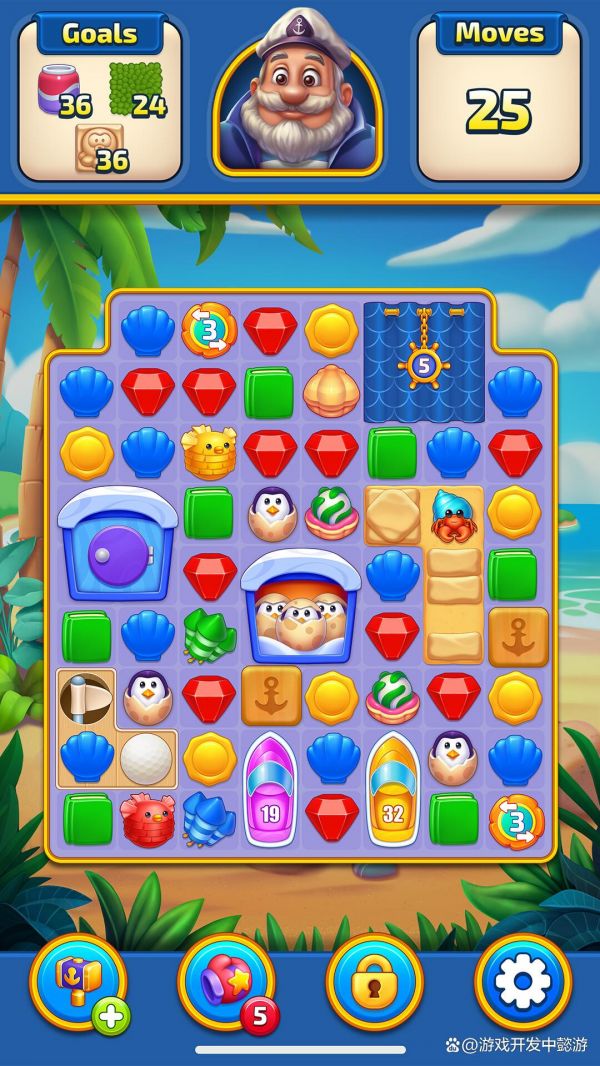
Task: Select the hermit crab tile
Action: click(x=453, y=515)
